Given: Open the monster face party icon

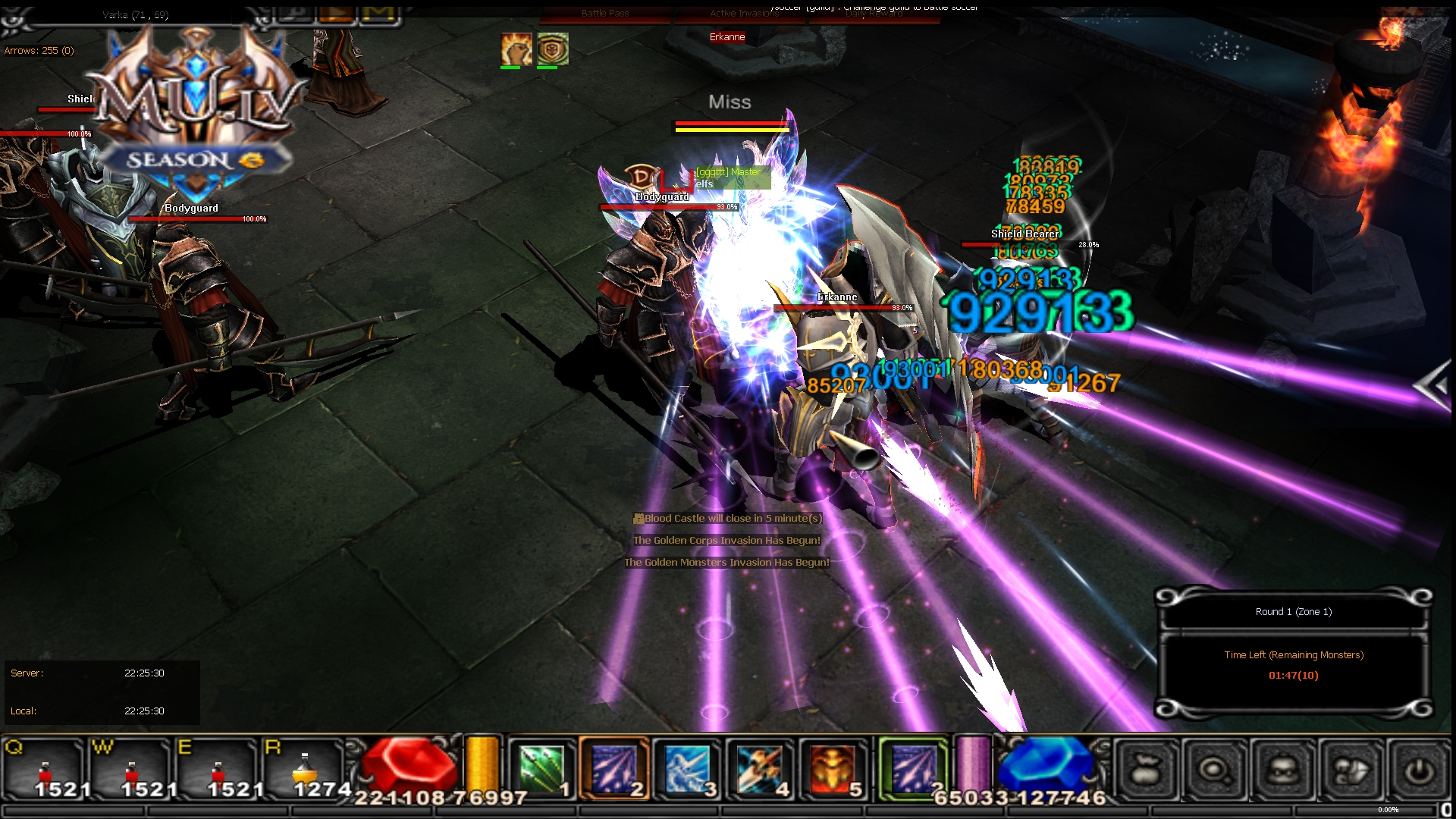Looking at the screenshot, I should (x=1282, y=770).
